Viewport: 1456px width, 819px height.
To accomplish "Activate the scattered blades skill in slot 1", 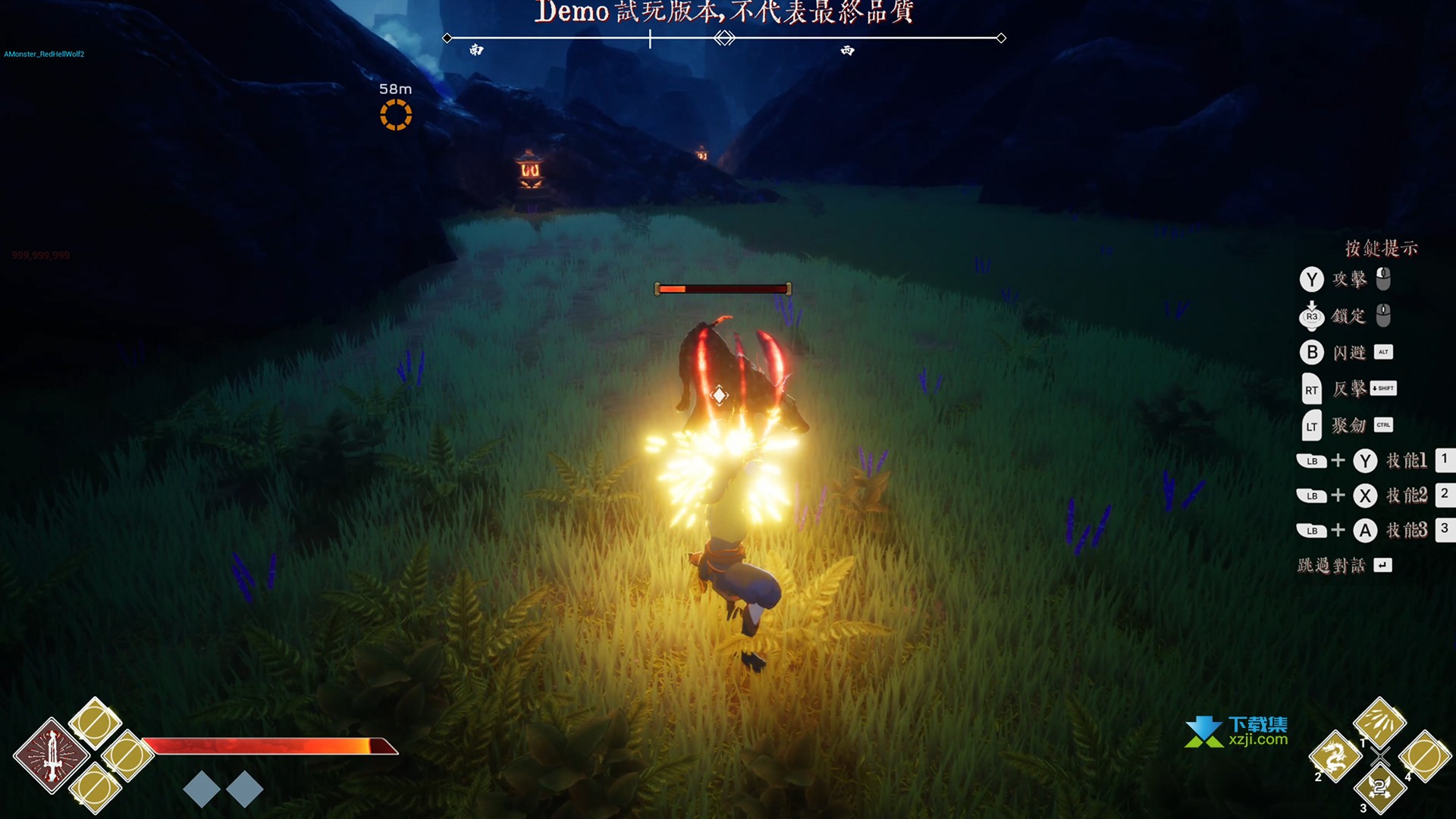I will click(1379, 721).
